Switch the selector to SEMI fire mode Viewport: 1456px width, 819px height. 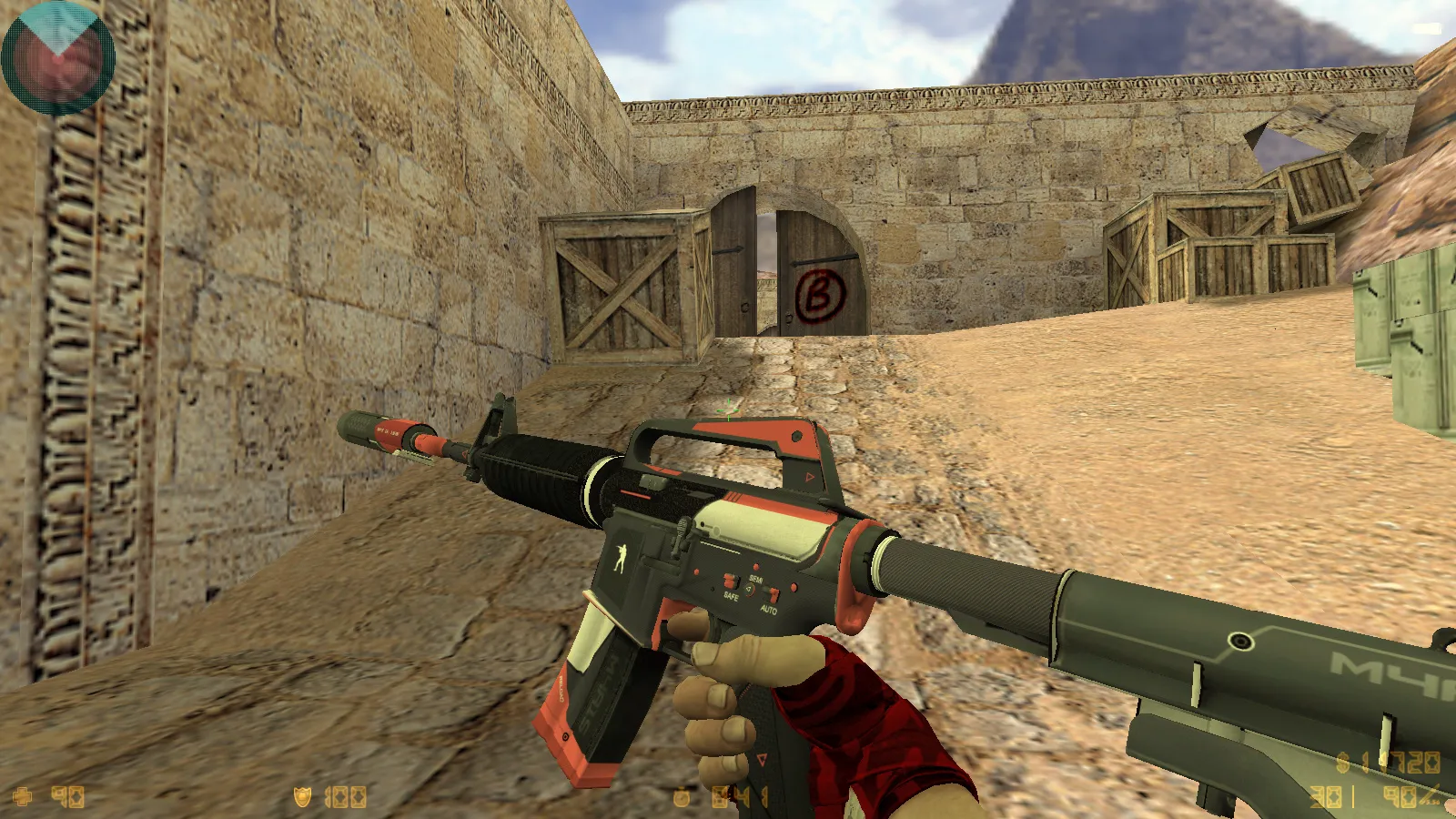755,577
